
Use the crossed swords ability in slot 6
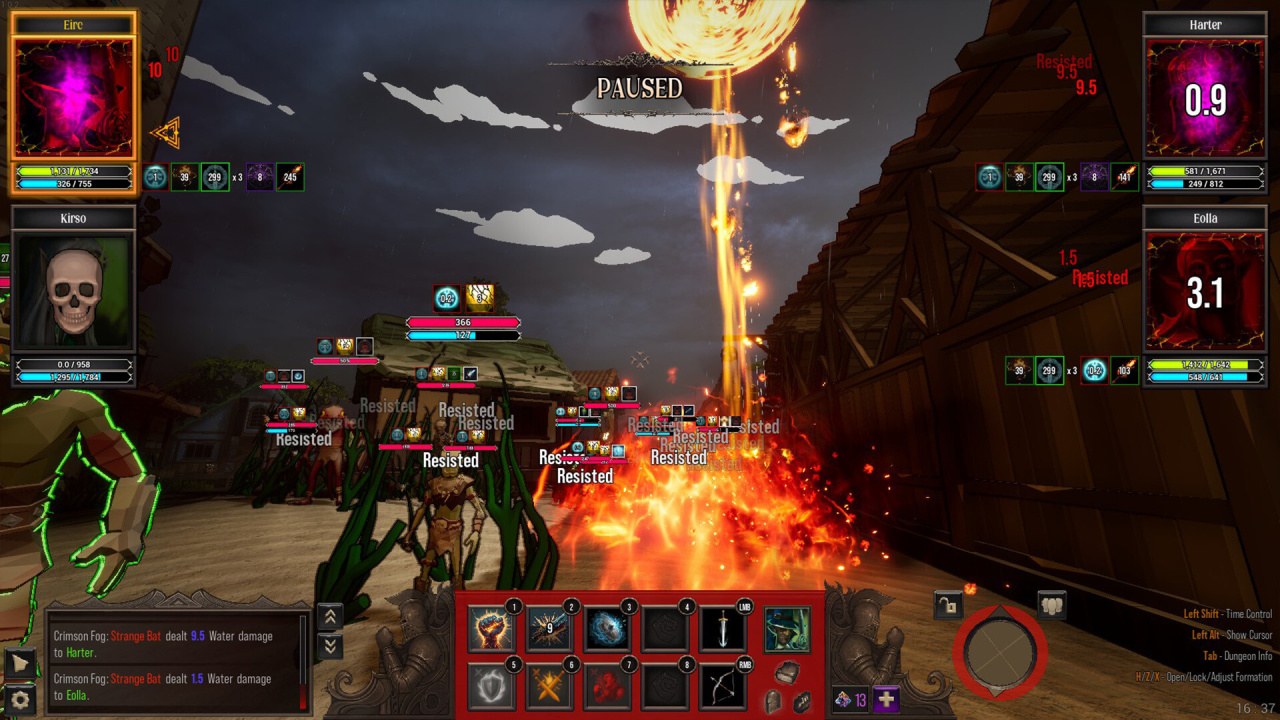(550, 686)
